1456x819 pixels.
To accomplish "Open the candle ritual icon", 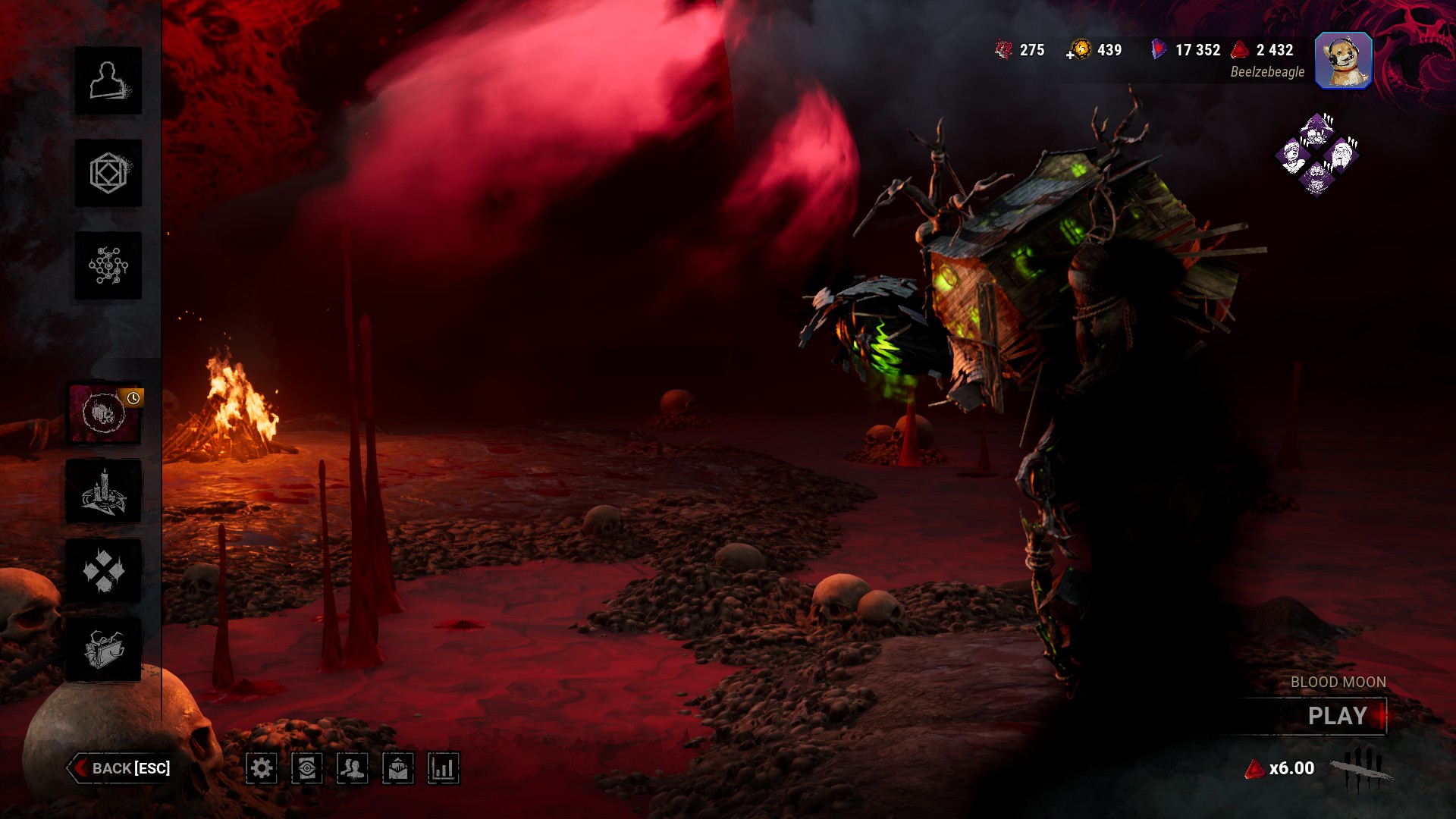I will coord(104,491).
